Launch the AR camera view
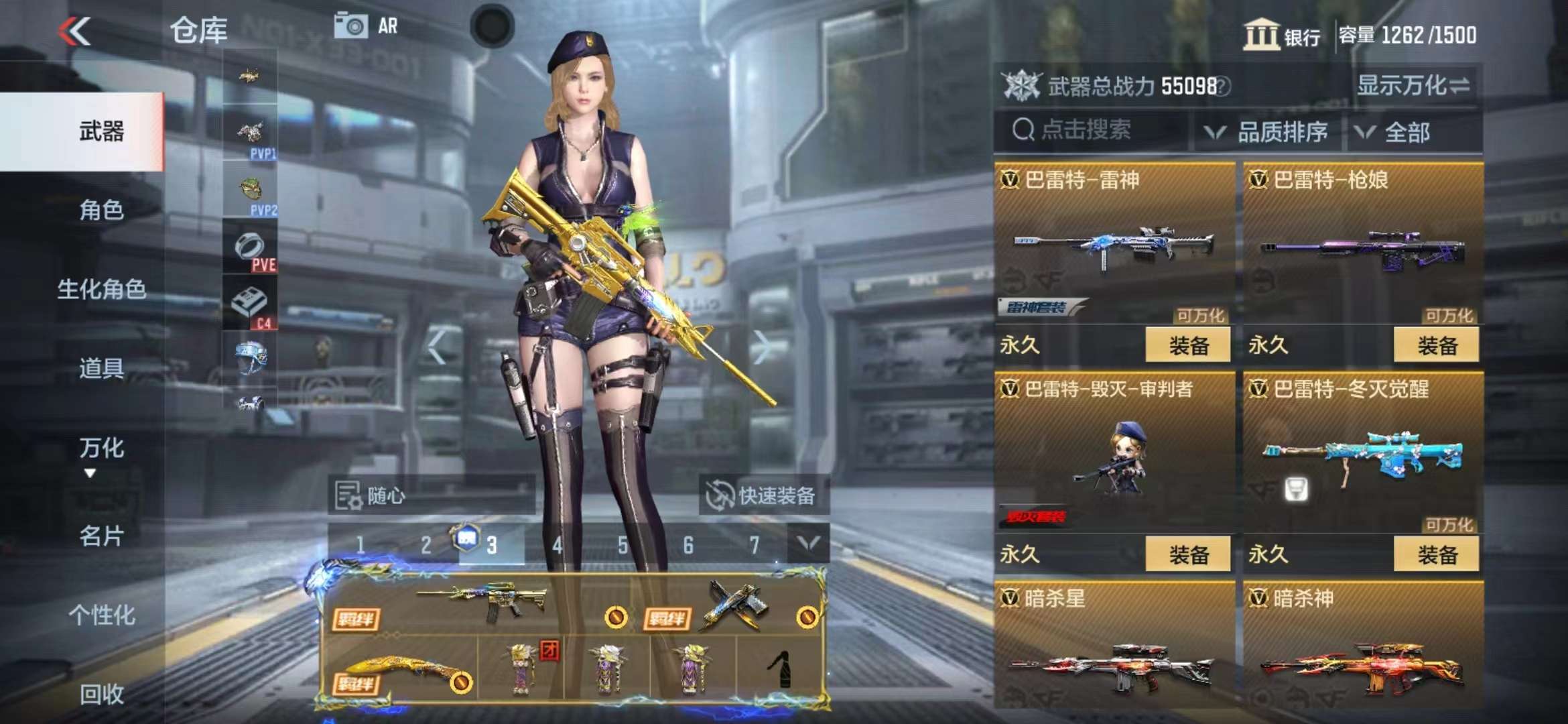Image resolution: width=1568 pixels, height=724 pixels. (366, 27)
